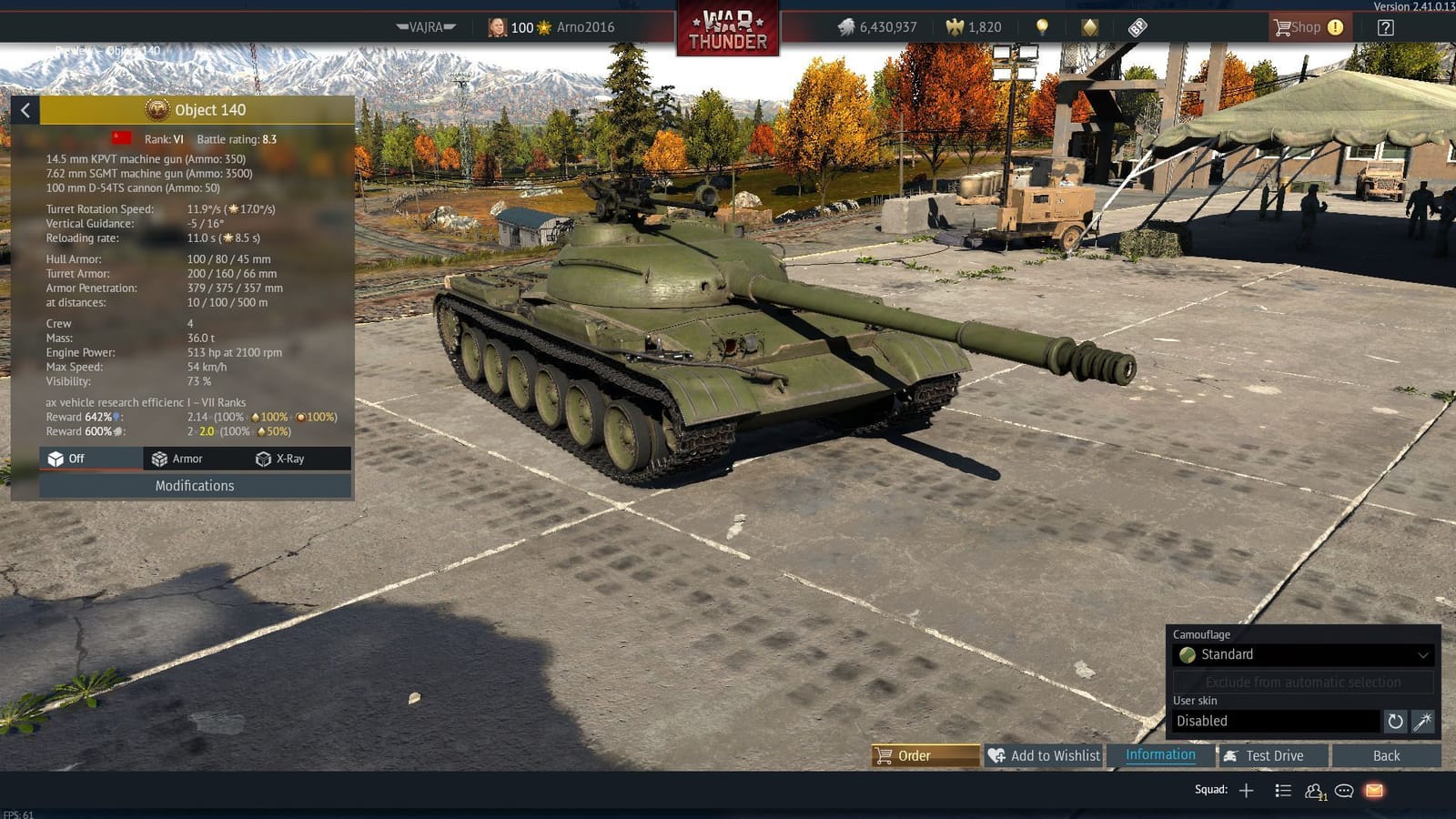Click the Battle Pass icon
This screenshot has width=1456, height=819.
click(1138, 26)
